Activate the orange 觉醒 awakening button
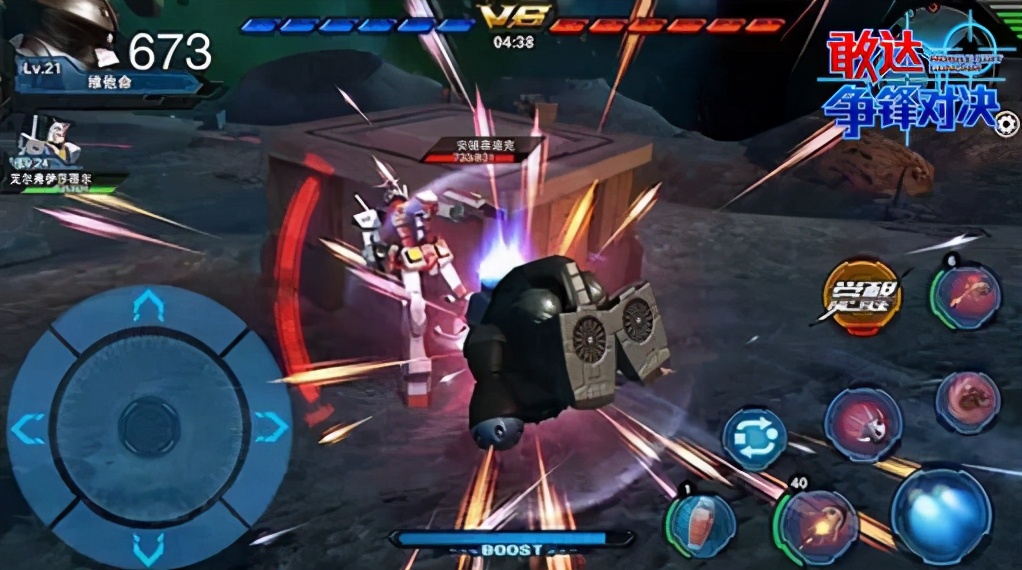Image resolution: width=1022 pixels, height=570 pixels. (861, 292)
